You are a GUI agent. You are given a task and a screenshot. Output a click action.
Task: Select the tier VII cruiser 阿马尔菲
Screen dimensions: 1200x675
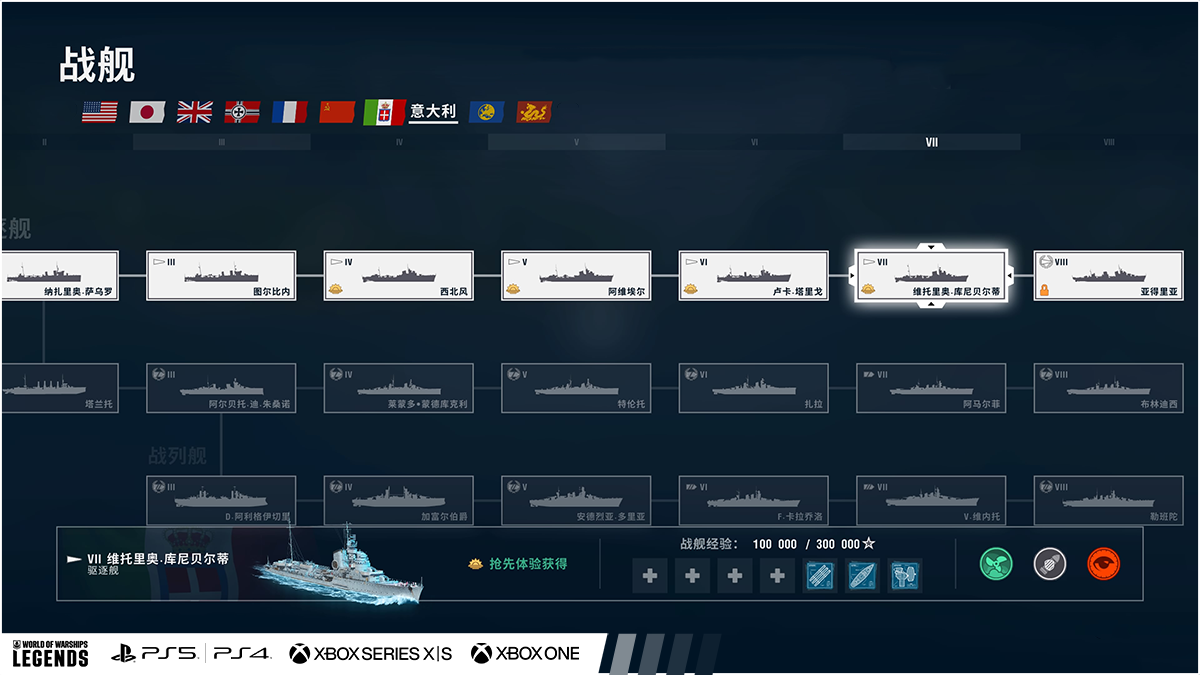pos(931,388)
